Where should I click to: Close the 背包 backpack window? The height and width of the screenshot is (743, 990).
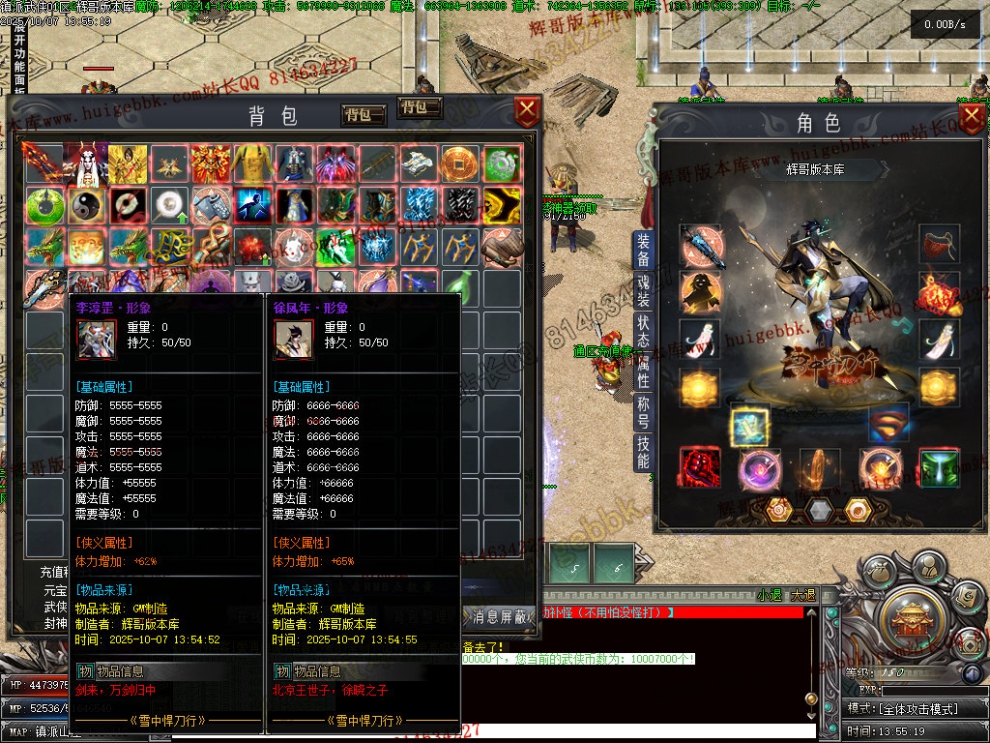(526, 110)
